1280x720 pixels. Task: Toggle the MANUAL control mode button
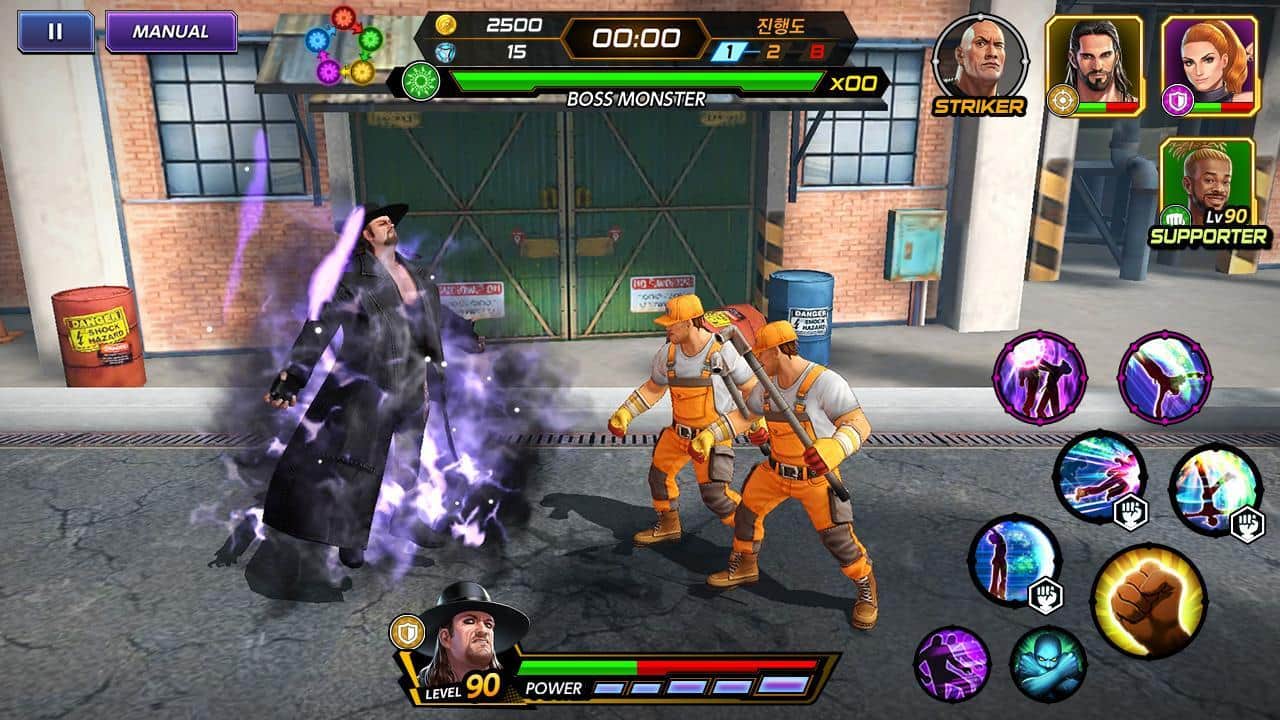point(171,31)
